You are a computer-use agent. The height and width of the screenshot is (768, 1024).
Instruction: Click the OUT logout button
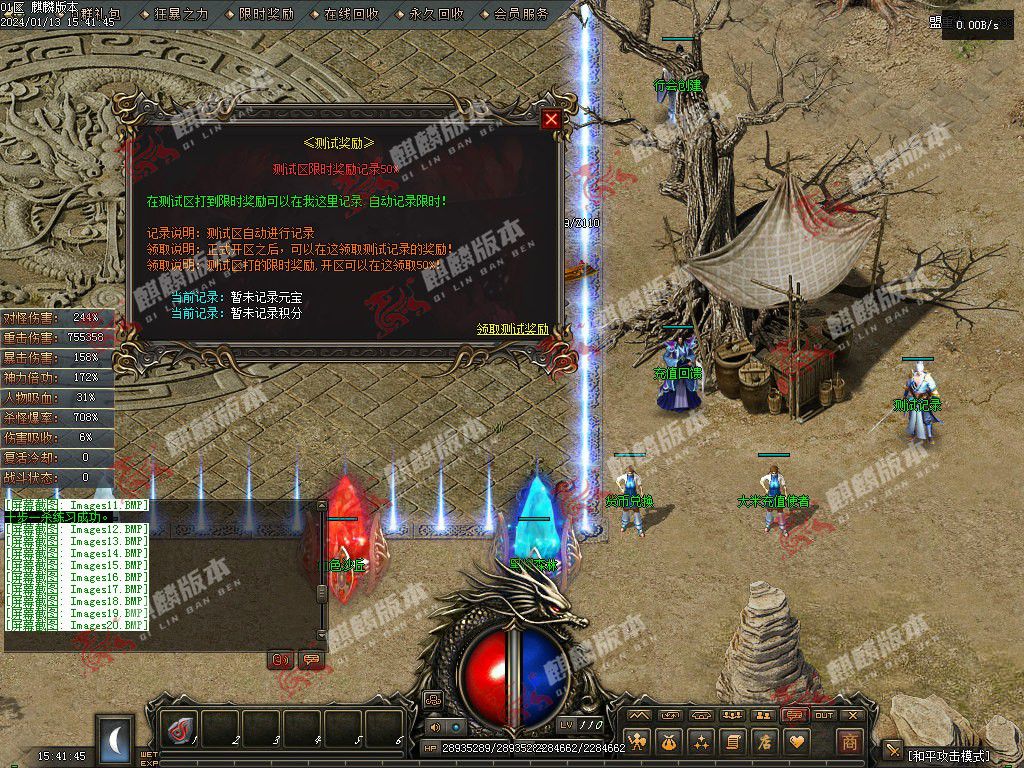tap(824, 715)
